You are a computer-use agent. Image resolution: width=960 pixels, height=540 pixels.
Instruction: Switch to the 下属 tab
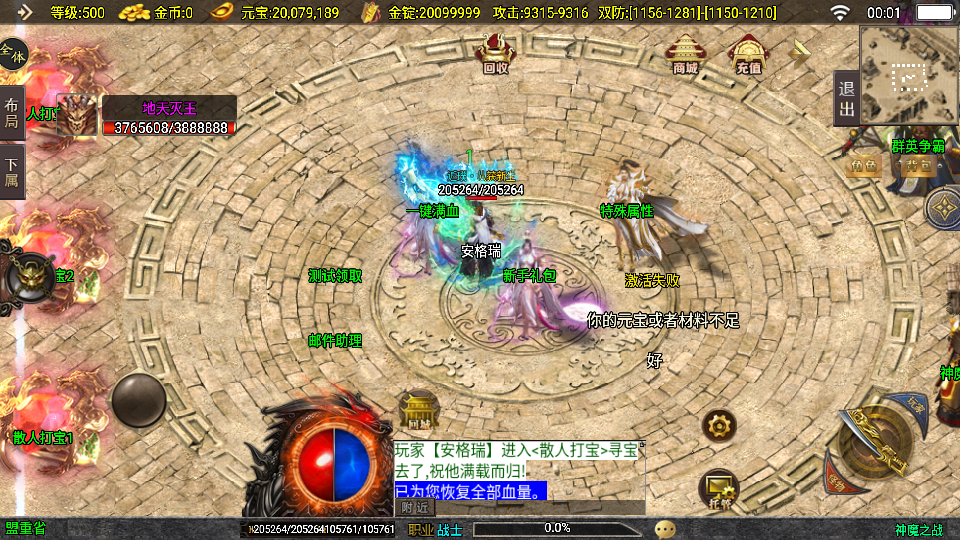[x=12, y=172]
